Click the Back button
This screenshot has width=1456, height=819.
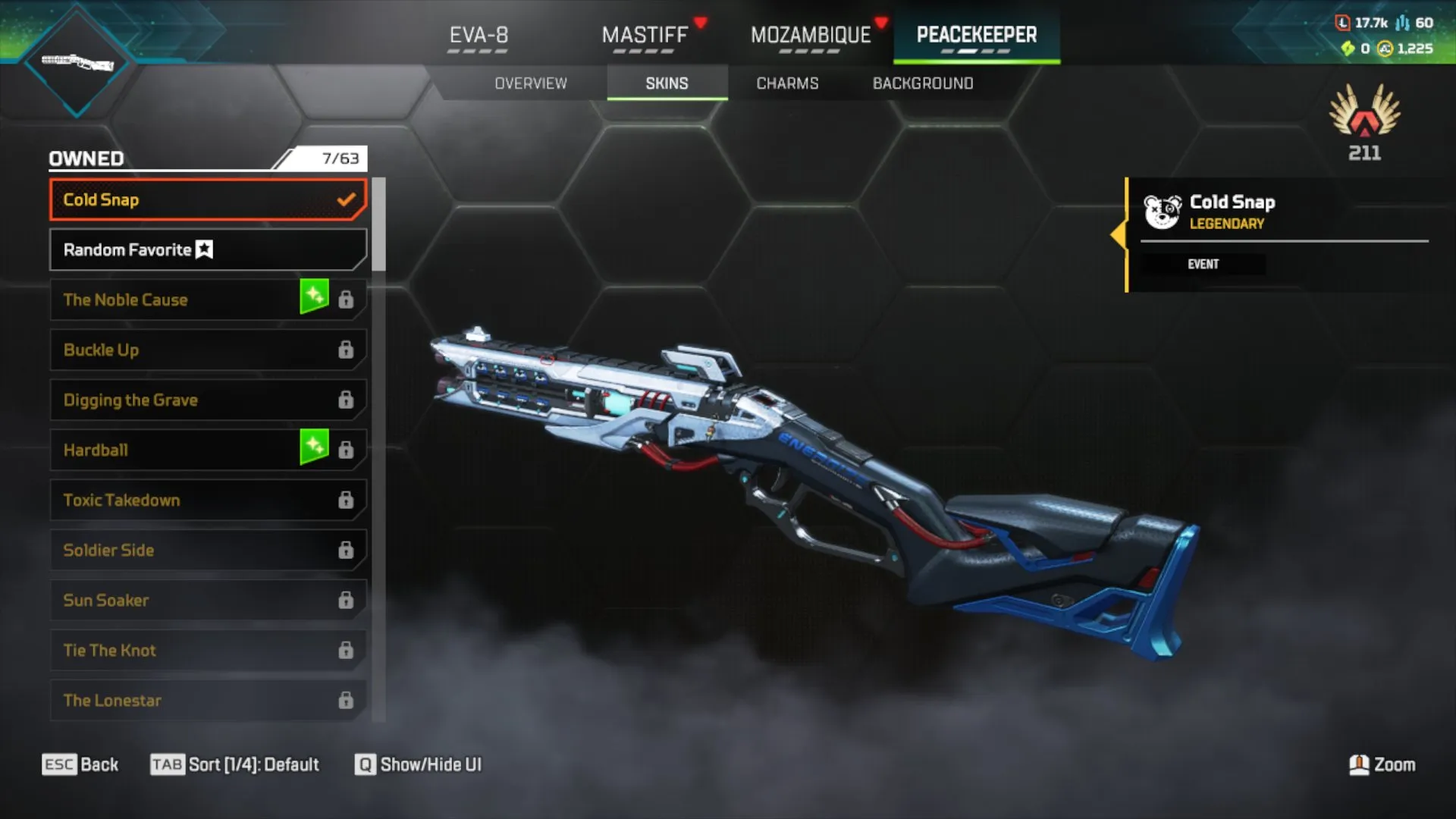tap(80, 764)
